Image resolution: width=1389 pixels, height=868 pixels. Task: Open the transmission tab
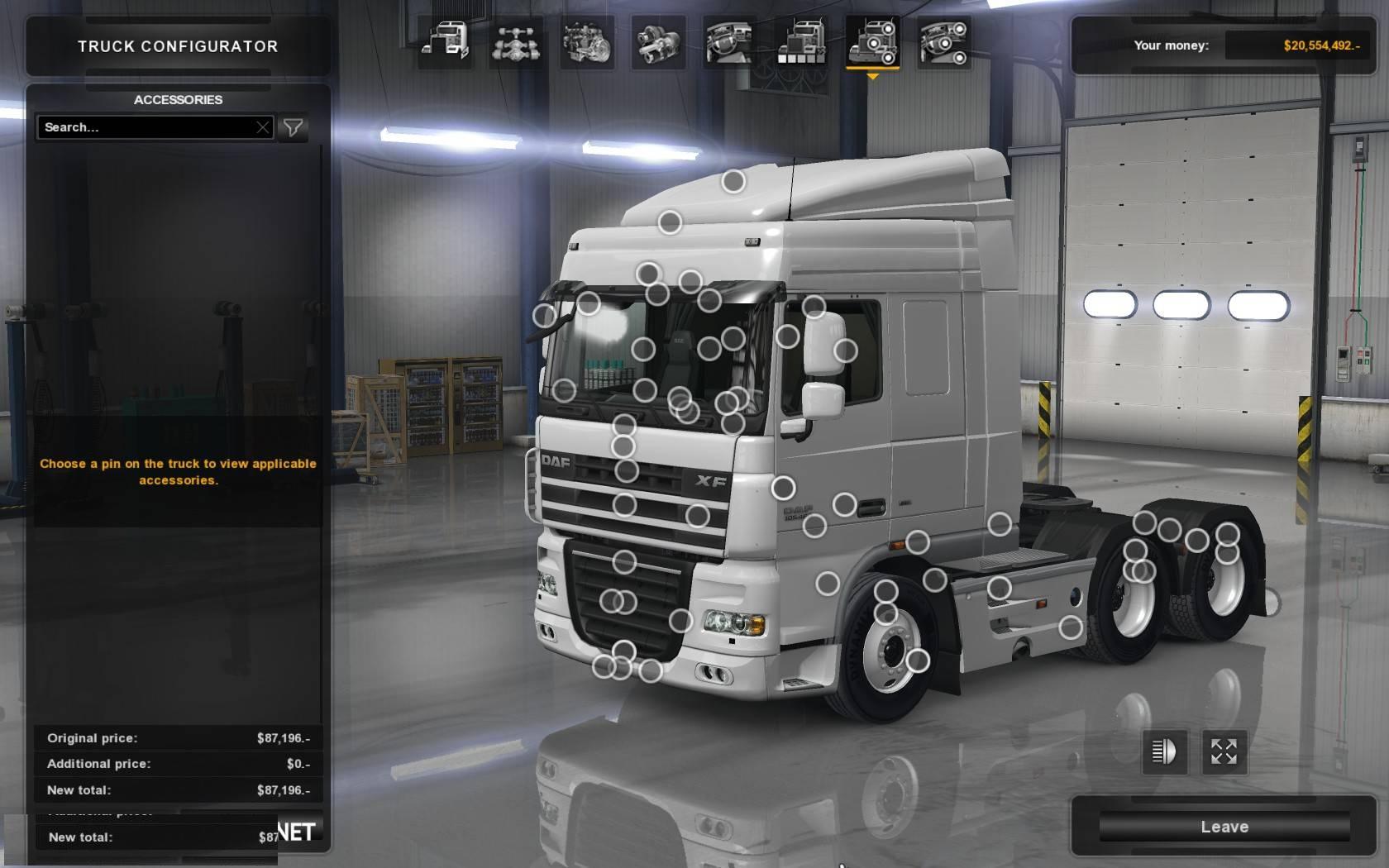658,42
